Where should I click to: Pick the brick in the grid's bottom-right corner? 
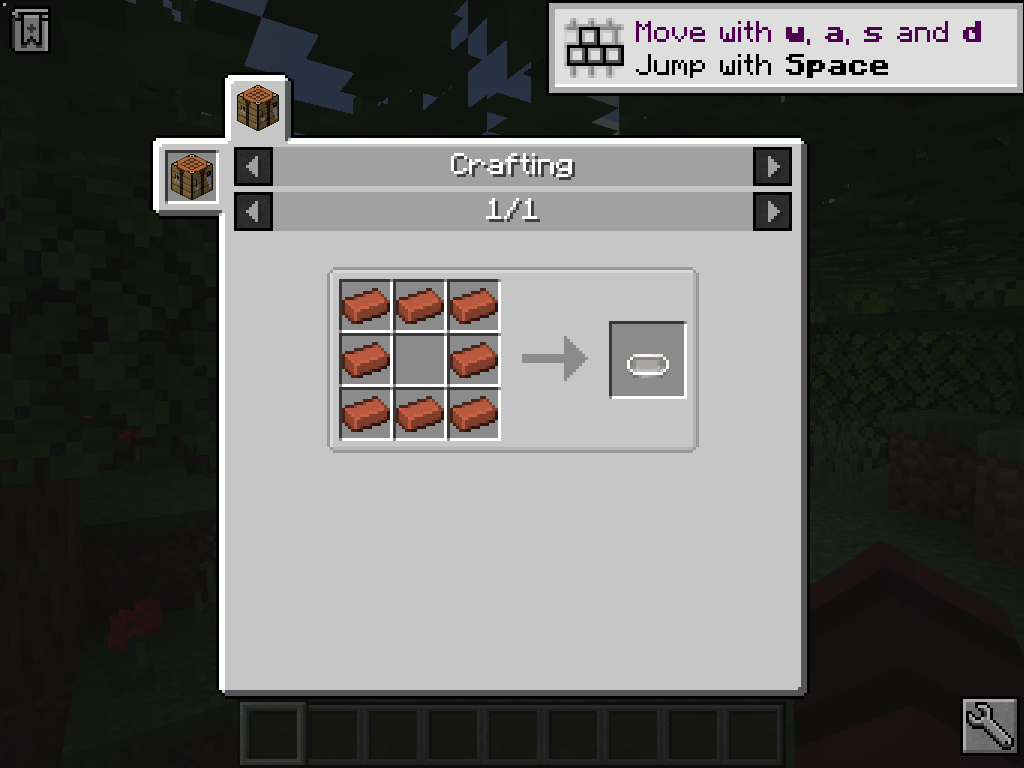pyautogui.click(x=474, y=414)
